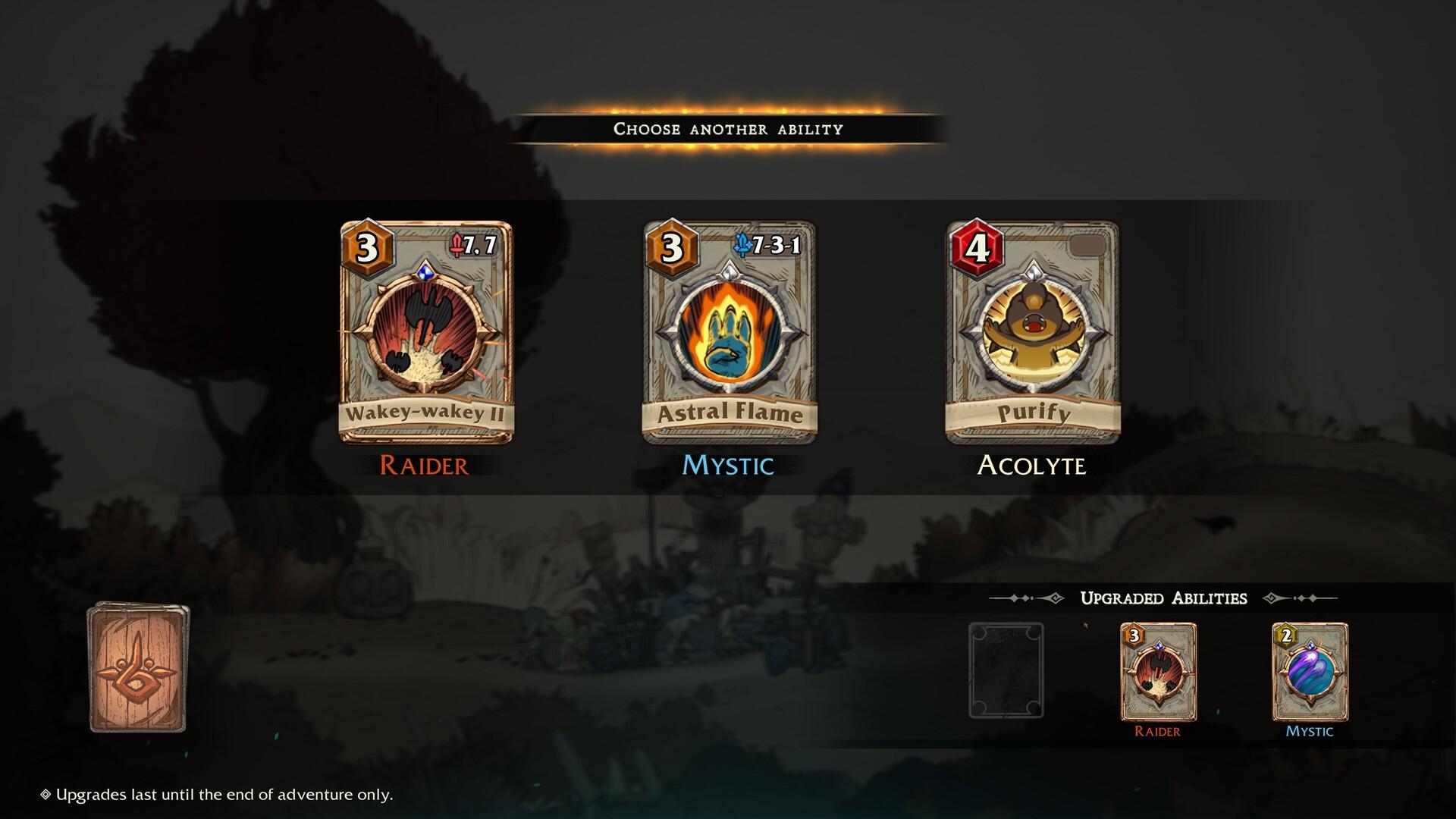Screen dimensions: 1456x819
Task: Pick the Purify Acolyte card
Action: pos(1033,333)
